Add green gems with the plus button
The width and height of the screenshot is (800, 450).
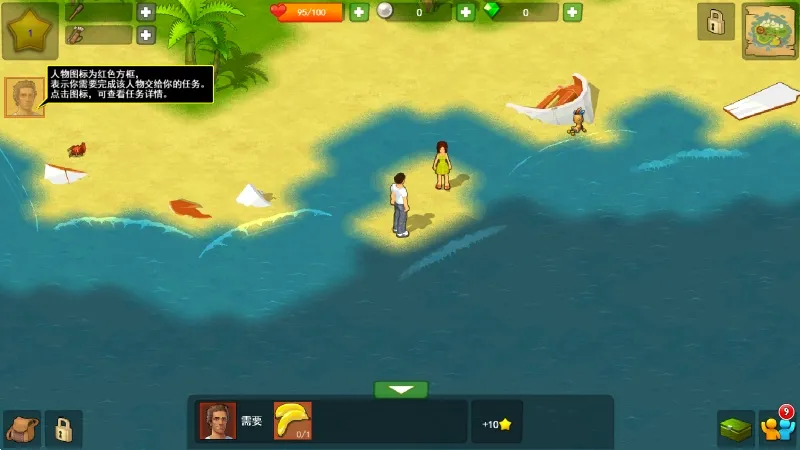tap(572, 12)
